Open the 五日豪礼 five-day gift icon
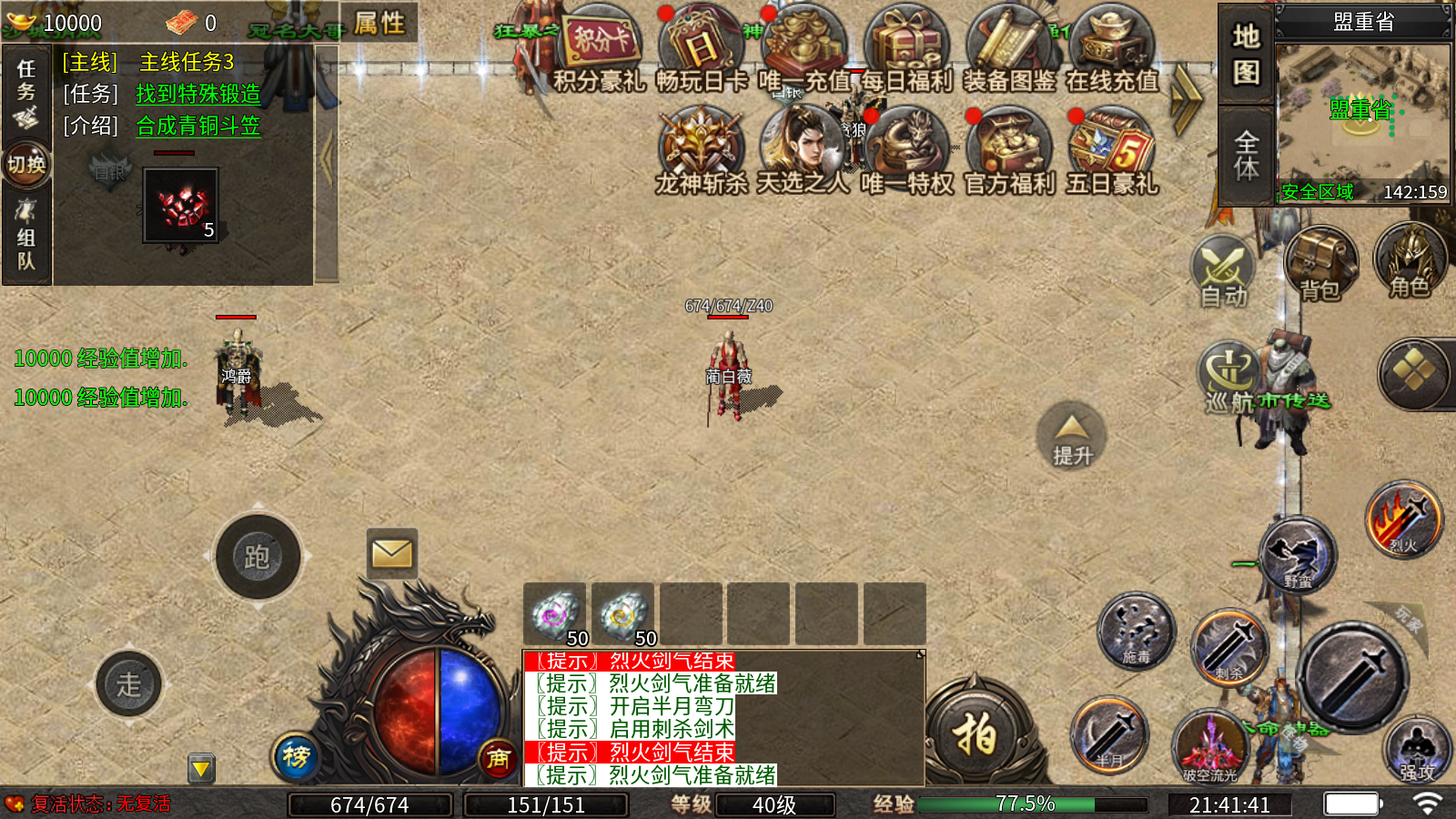 [1111, 150]
